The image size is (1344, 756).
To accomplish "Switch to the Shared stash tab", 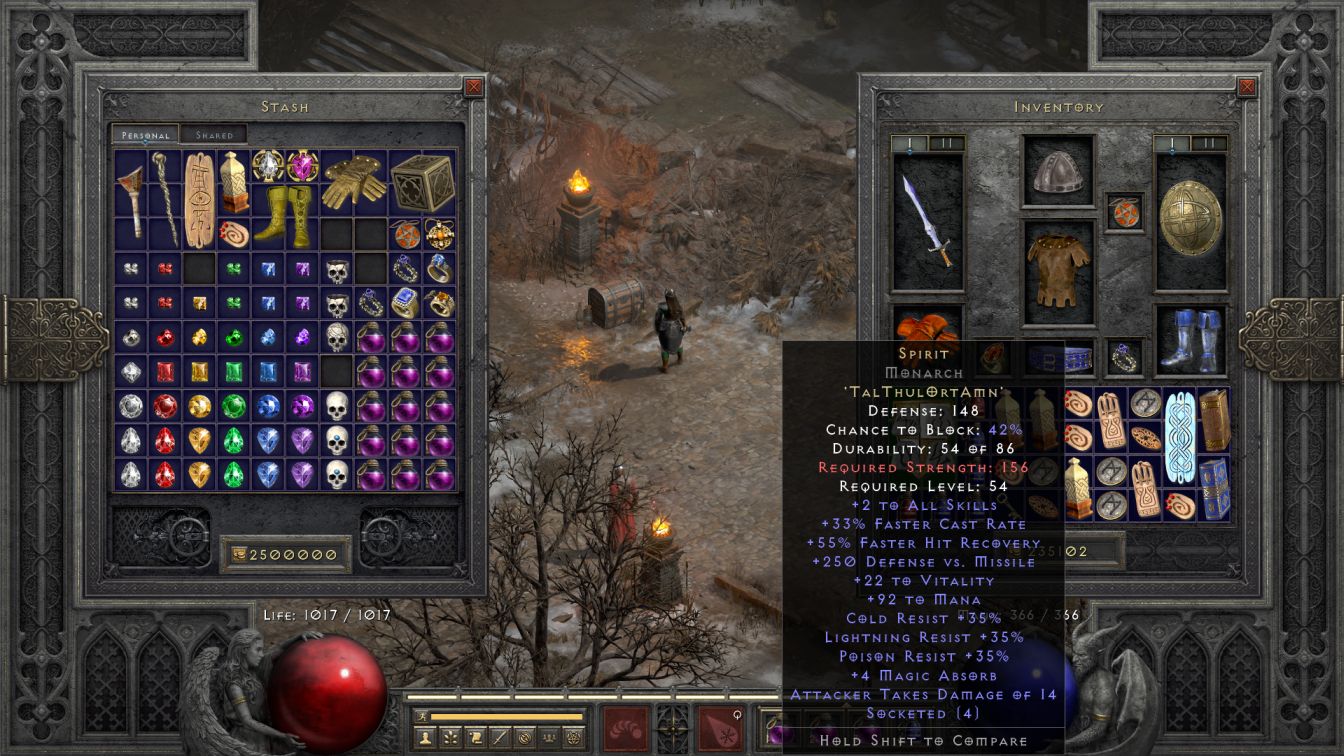I will click(214, 135).
